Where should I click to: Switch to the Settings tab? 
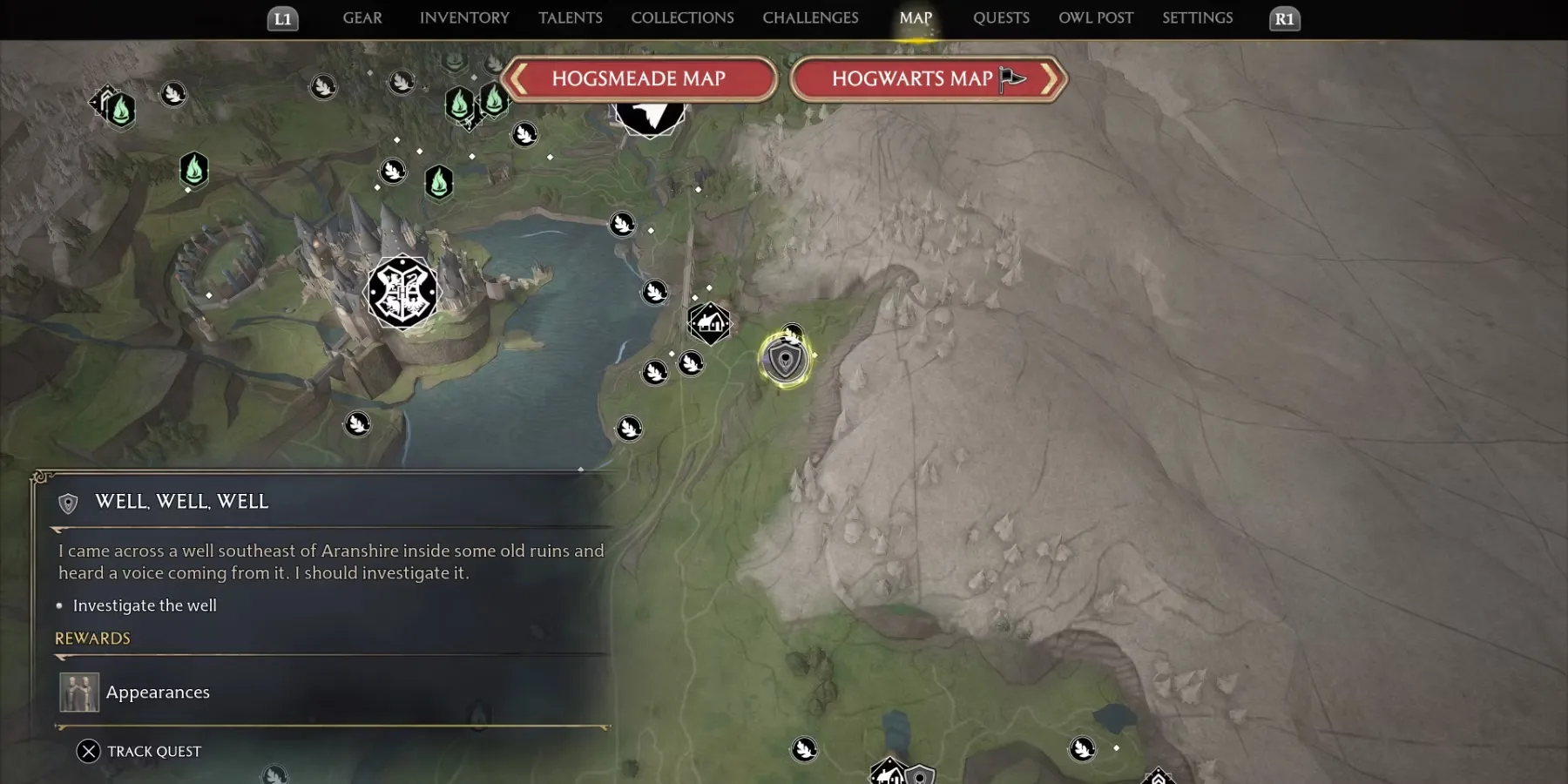1197,18
